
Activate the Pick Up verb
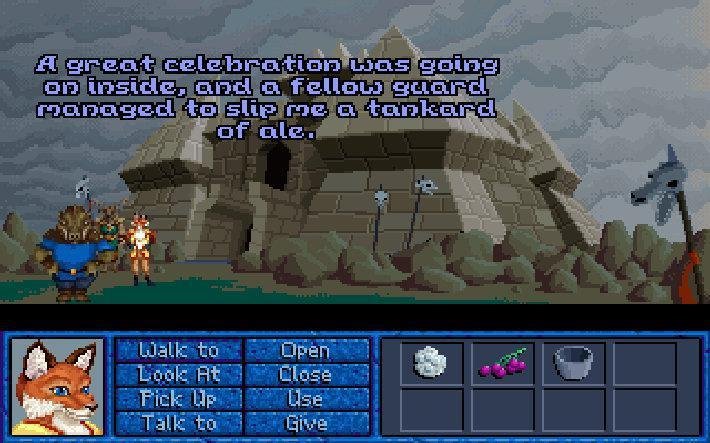point(179,398)
